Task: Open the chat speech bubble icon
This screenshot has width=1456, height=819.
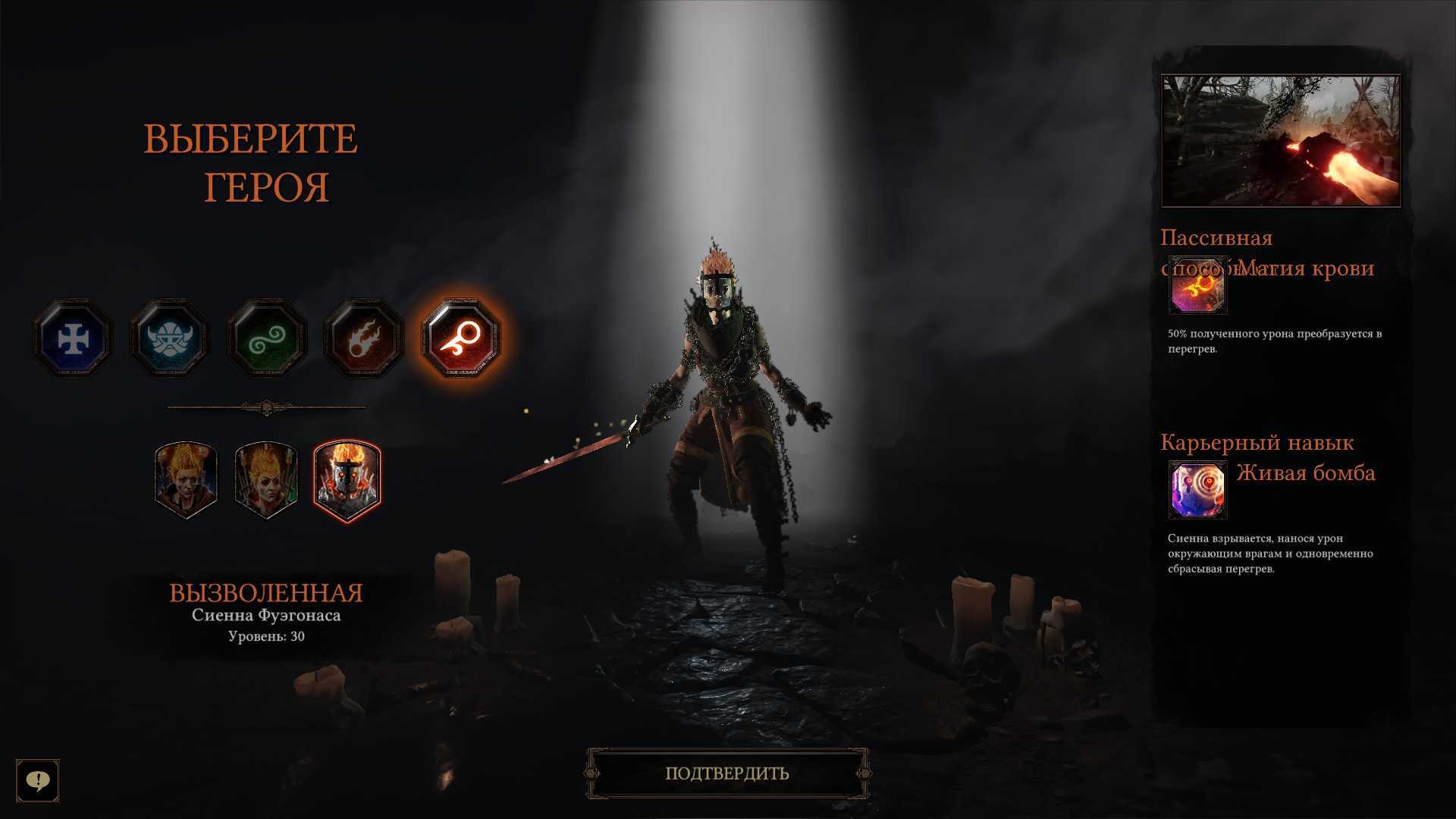Action: 38,780
